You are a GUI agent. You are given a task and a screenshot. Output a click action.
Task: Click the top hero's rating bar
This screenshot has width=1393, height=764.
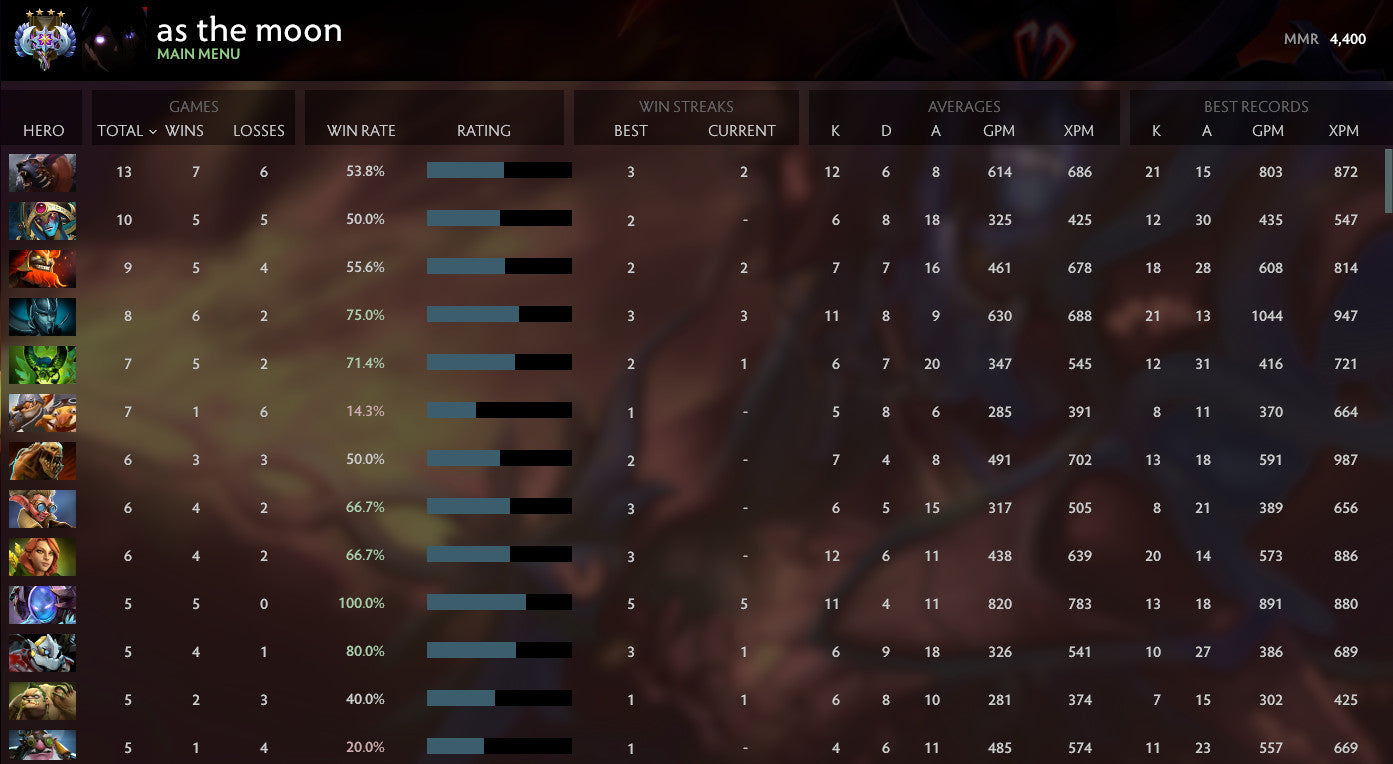click(x=500, y=170)
